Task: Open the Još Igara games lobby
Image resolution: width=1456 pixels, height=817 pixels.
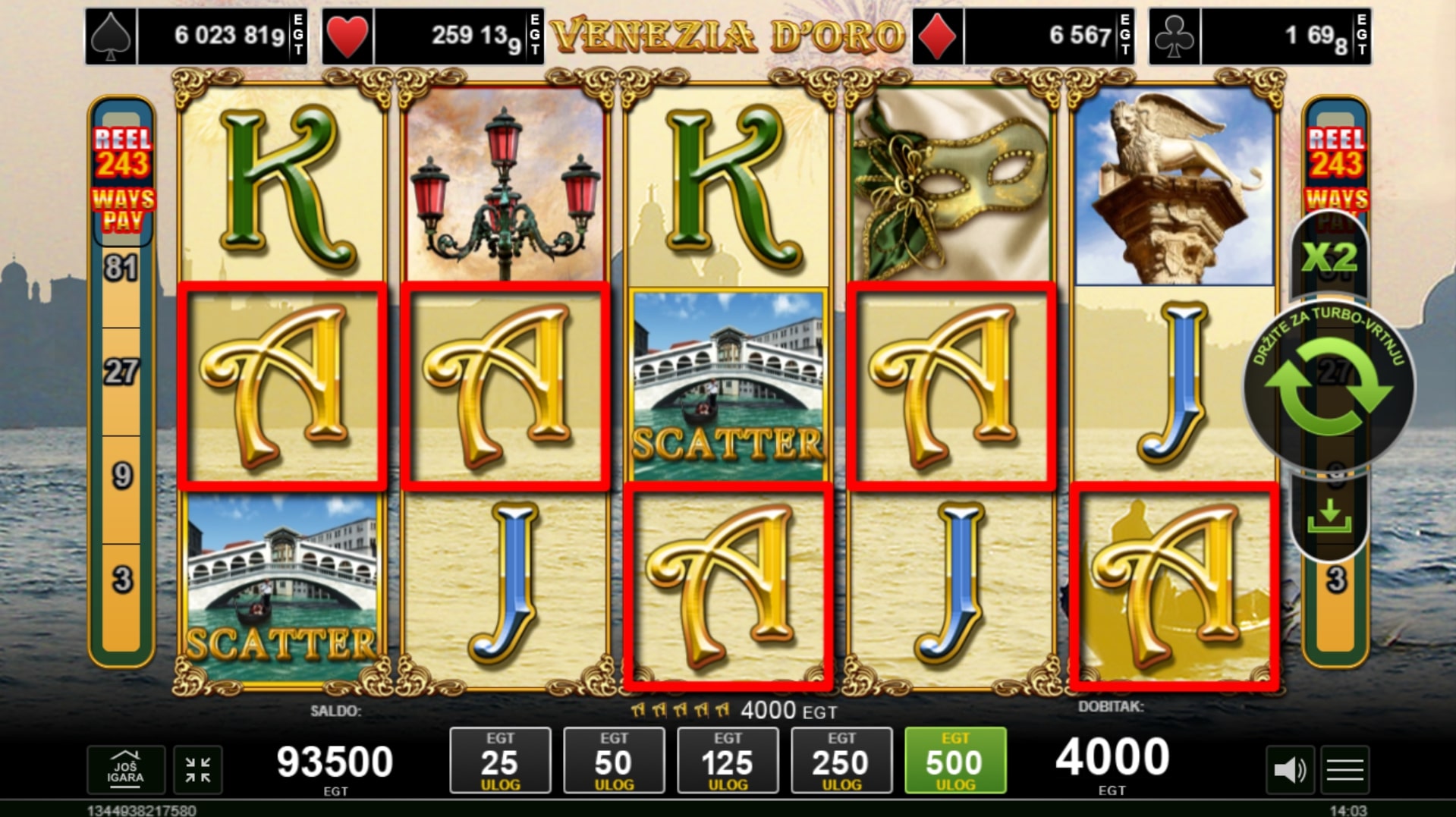Action: point(125,769)
